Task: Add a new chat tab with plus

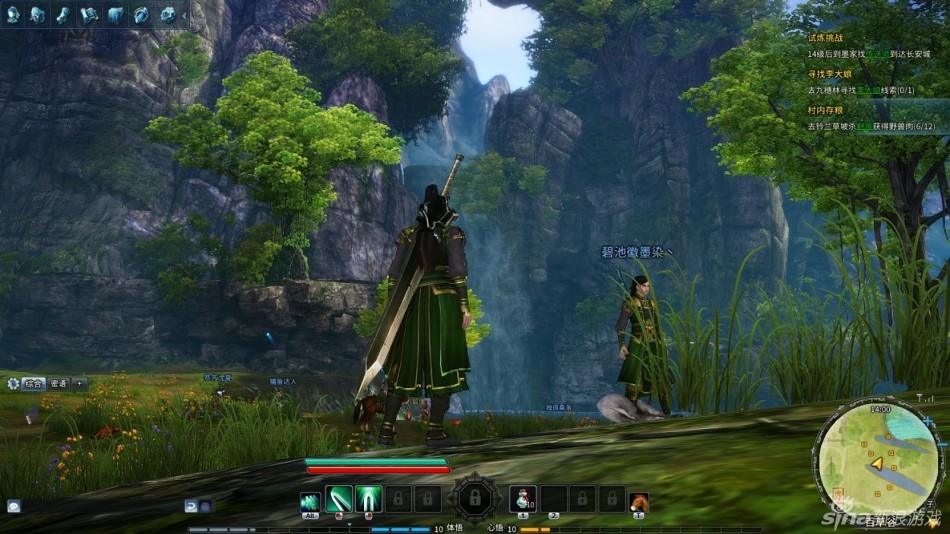Action: coord(80,383)
